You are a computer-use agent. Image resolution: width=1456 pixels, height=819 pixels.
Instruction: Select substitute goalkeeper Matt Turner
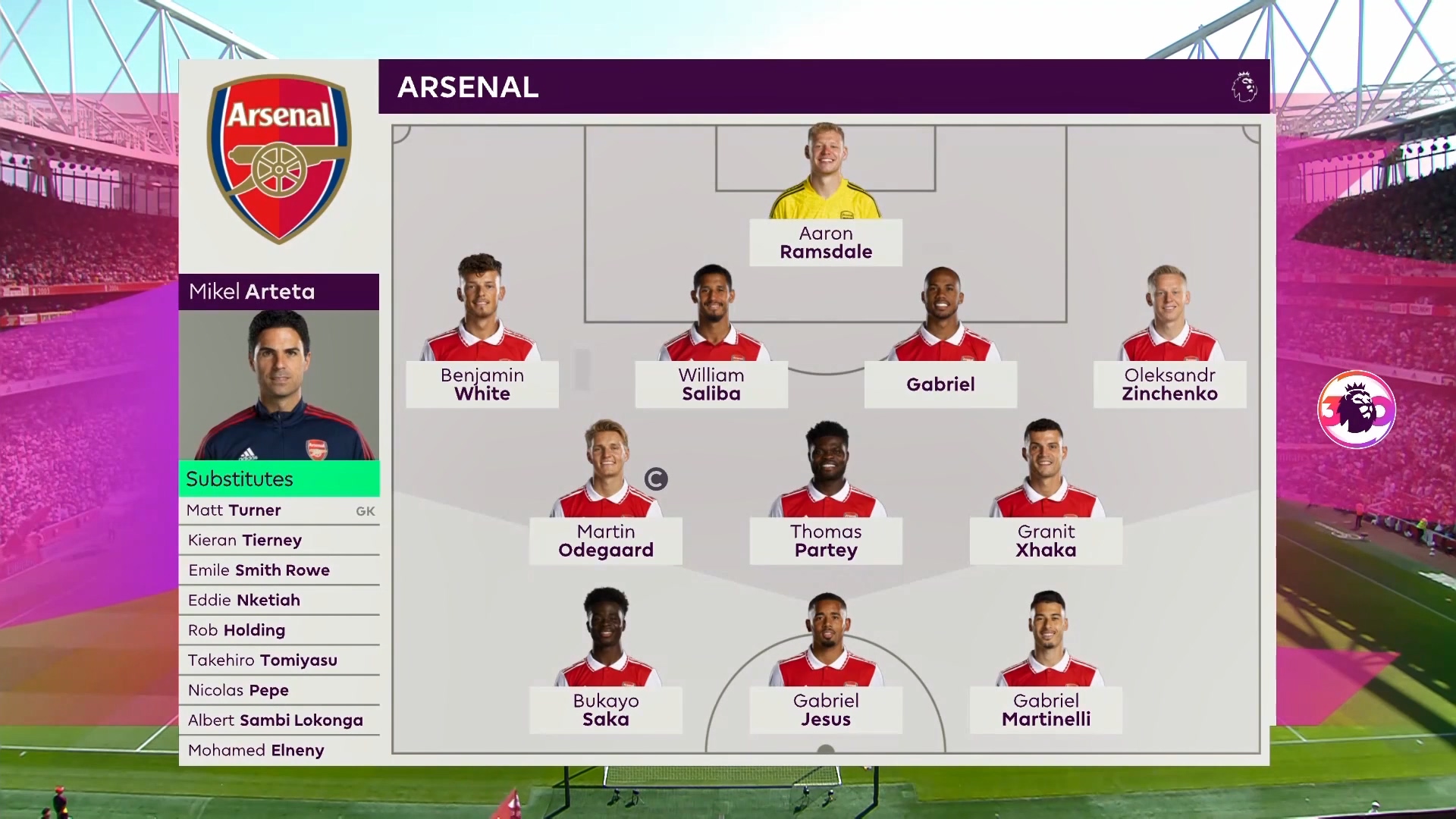coord(279,510)
